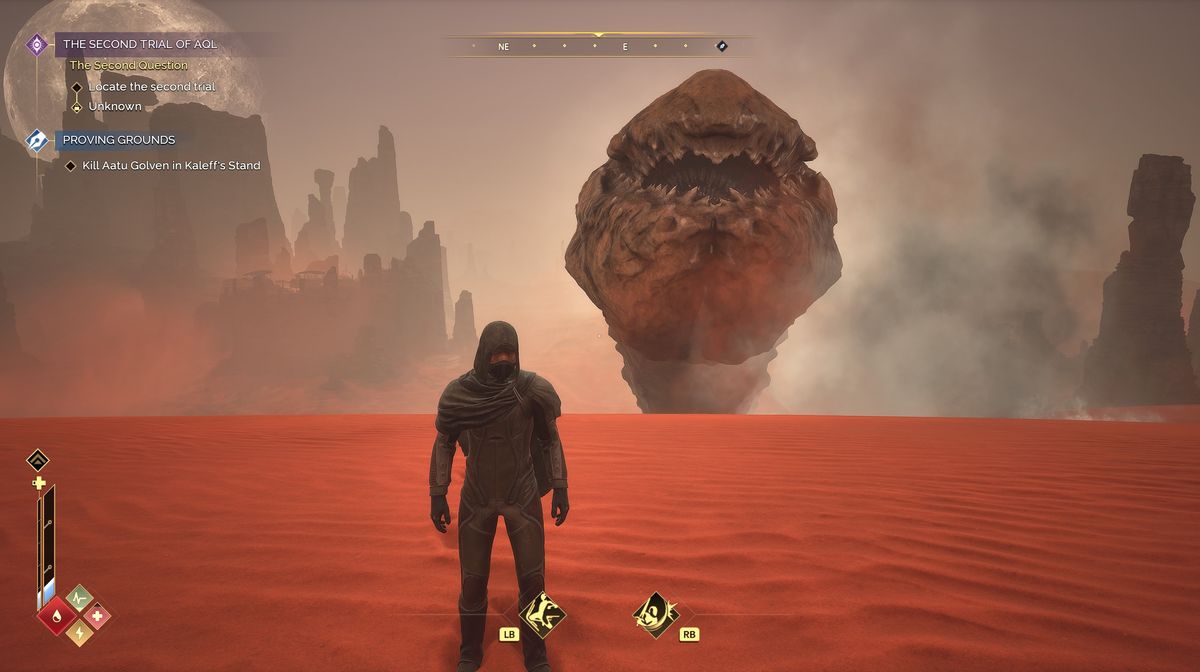The image size is (1200, 672).
Task: Select the green heartbeat pulse status icon
Action: (x=79, y=598)
